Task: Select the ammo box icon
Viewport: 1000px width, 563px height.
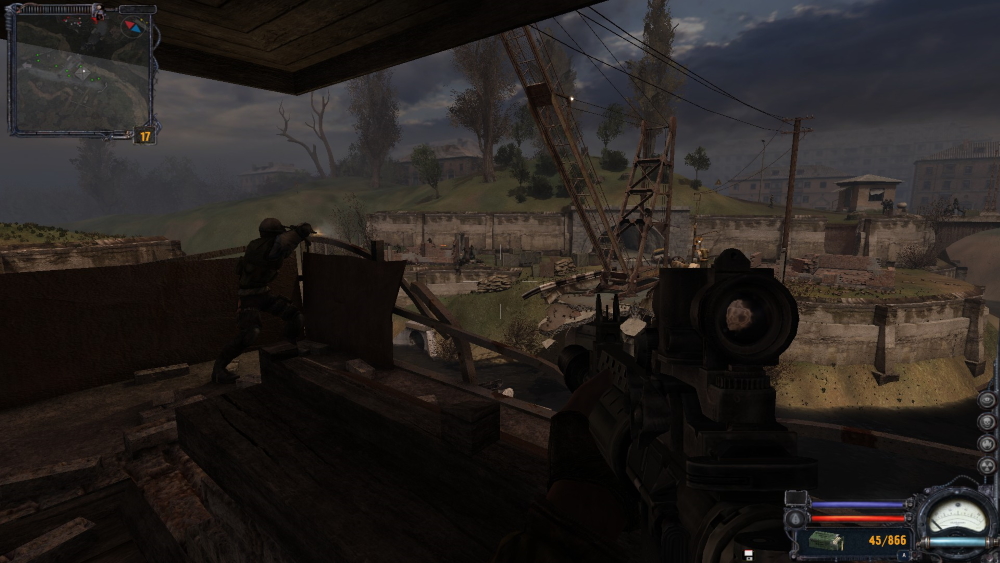Action: tap(826, 541)
